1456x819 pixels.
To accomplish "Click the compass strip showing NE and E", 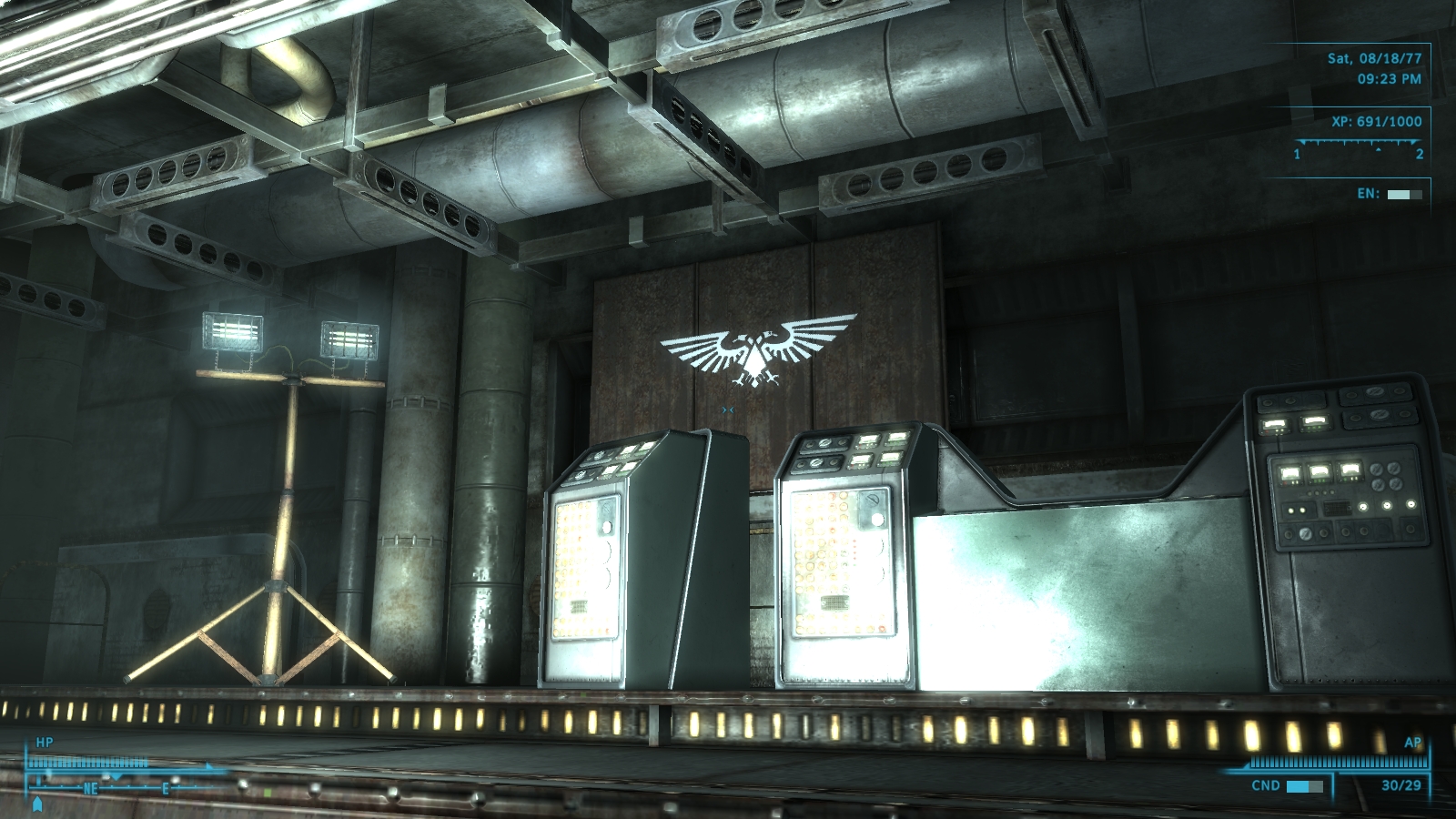I will pos(127,786).
